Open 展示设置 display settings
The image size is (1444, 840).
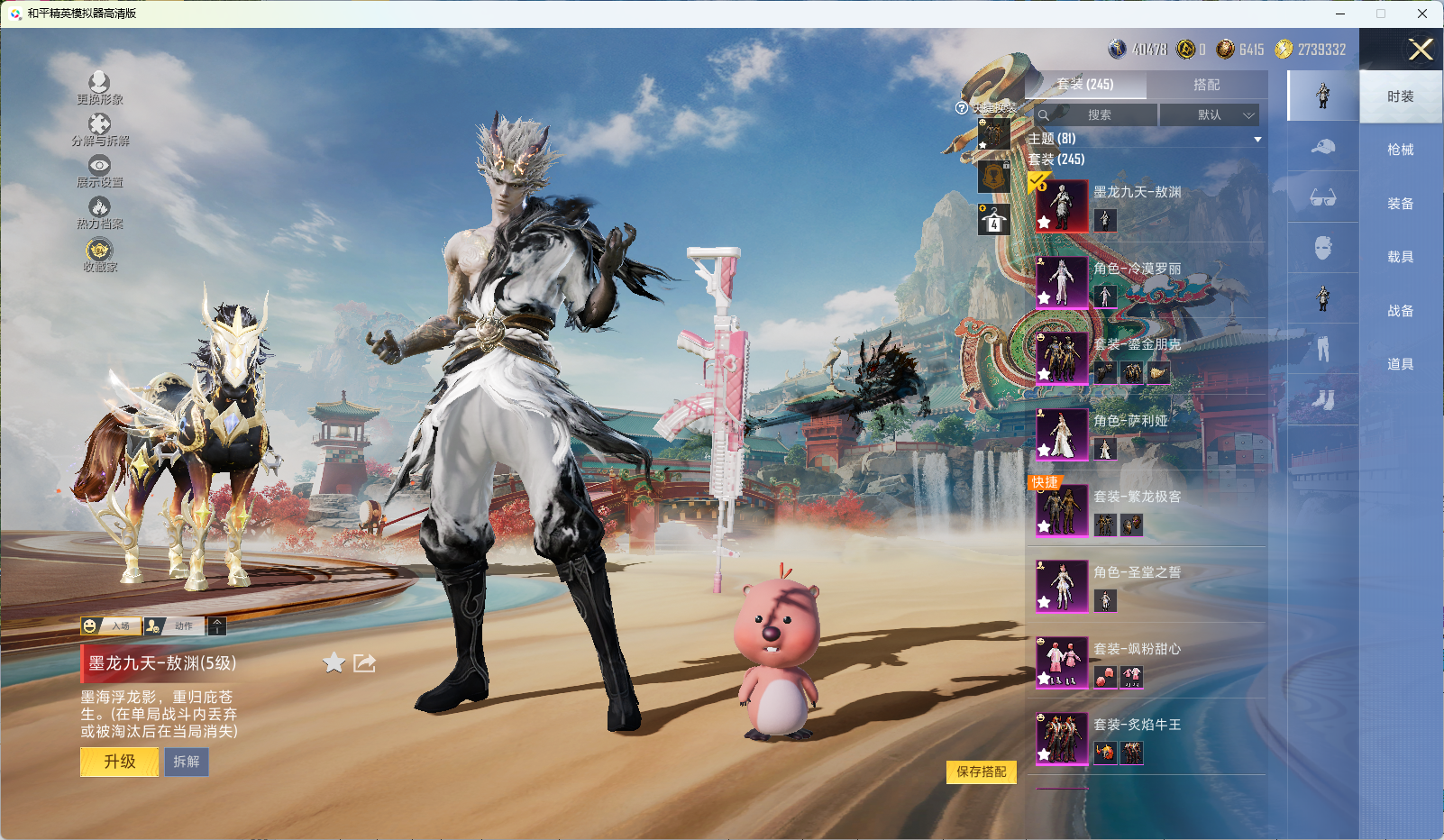coord(99,171)
